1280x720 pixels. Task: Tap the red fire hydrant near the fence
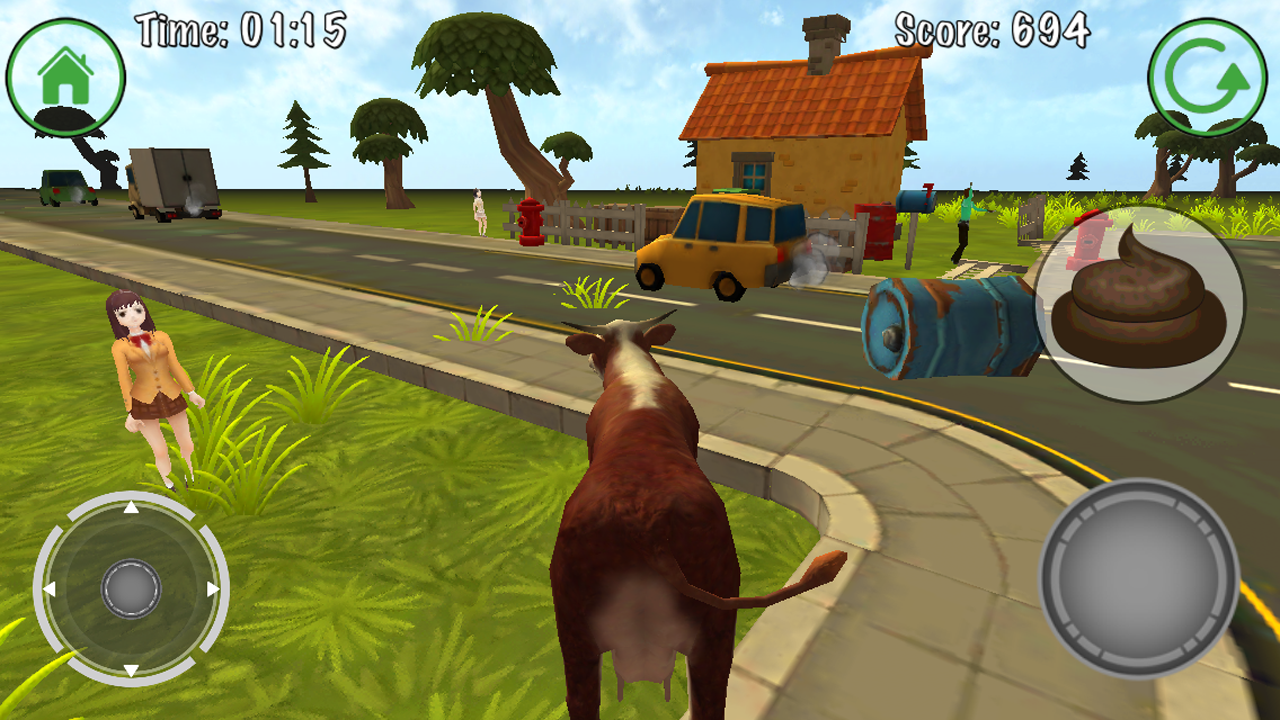[529, 223]
